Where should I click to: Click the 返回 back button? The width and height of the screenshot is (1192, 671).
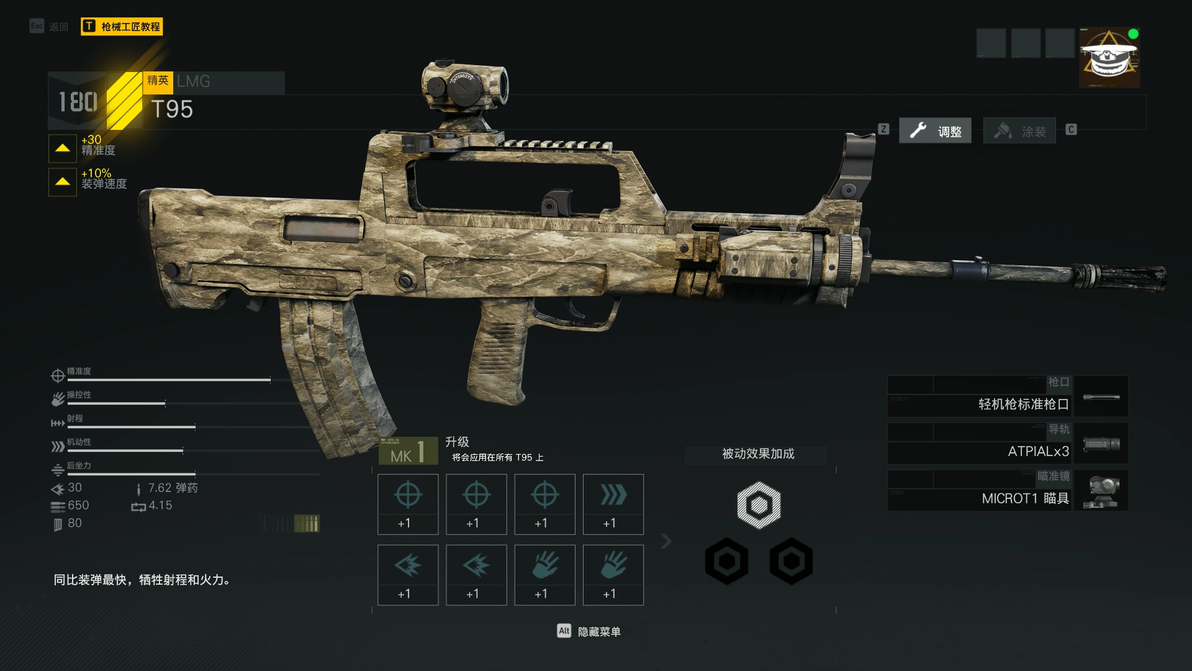click(x=50, y=27)
